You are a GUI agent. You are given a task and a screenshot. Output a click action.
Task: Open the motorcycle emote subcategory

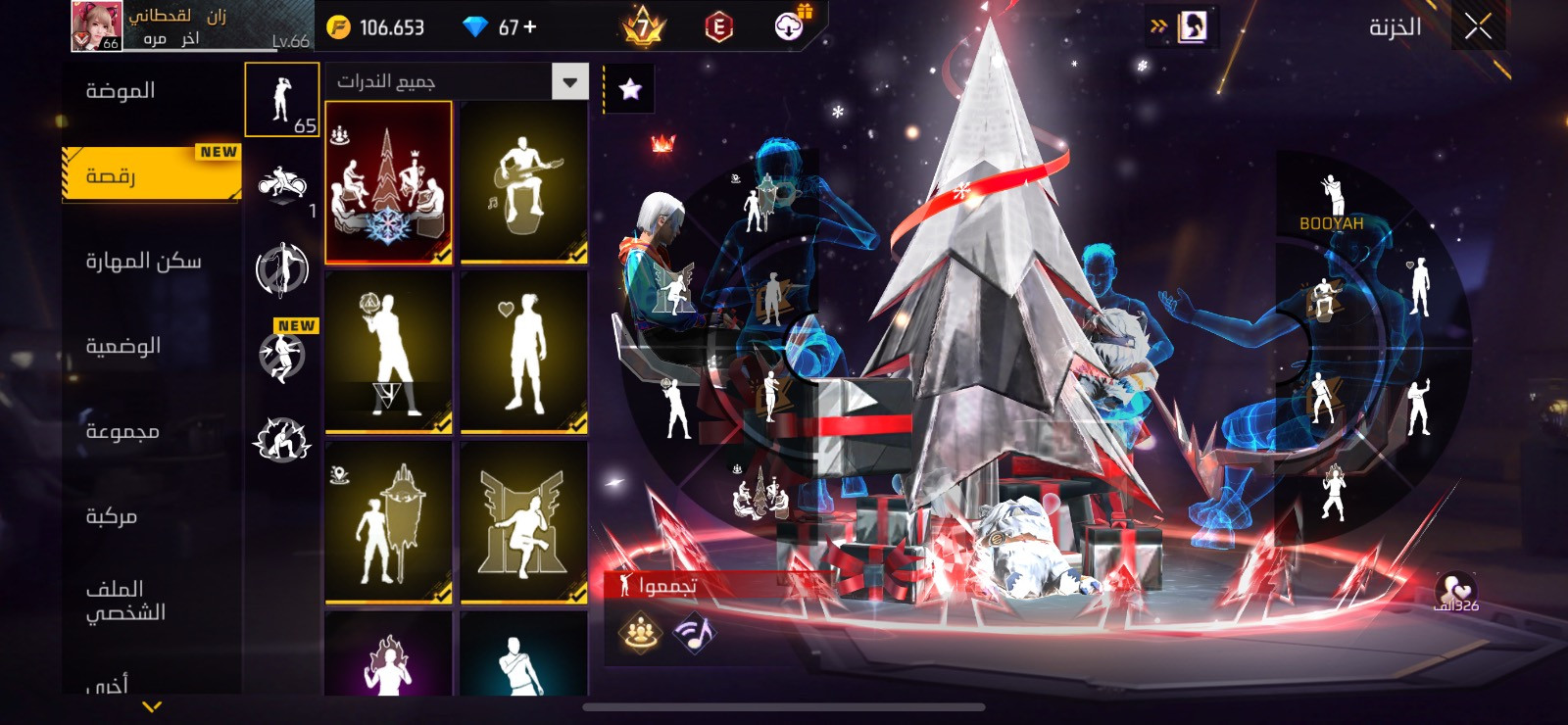282,184
